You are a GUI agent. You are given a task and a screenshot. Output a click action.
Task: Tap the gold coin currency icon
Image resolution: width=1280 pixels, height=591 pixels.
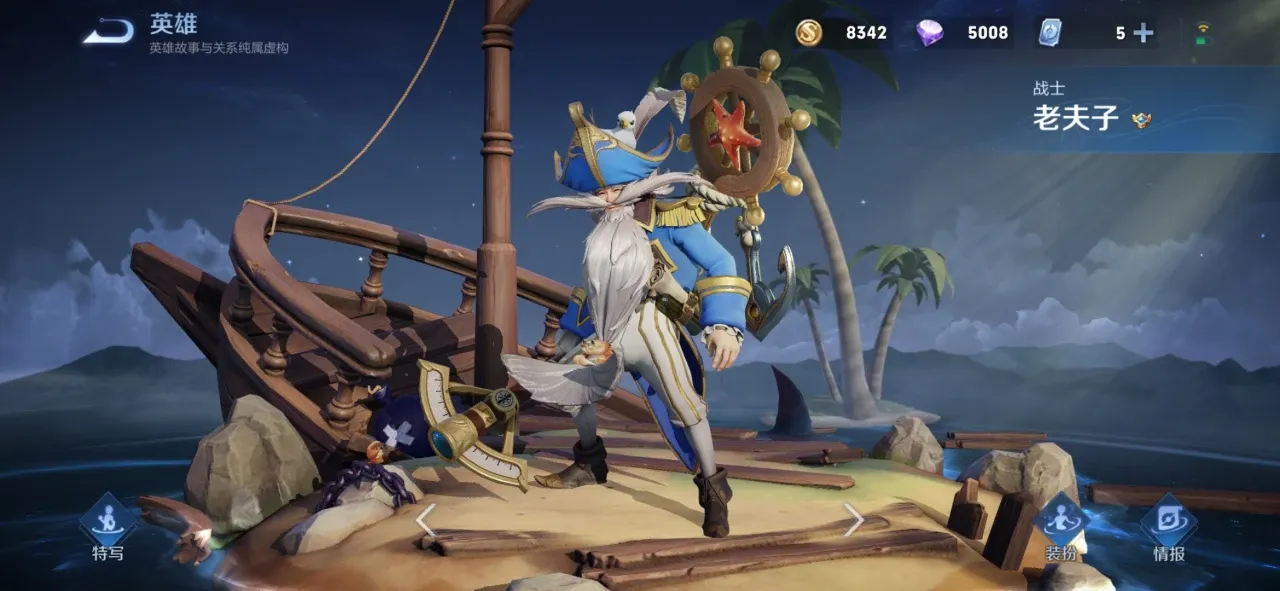(x=809, y=33)
